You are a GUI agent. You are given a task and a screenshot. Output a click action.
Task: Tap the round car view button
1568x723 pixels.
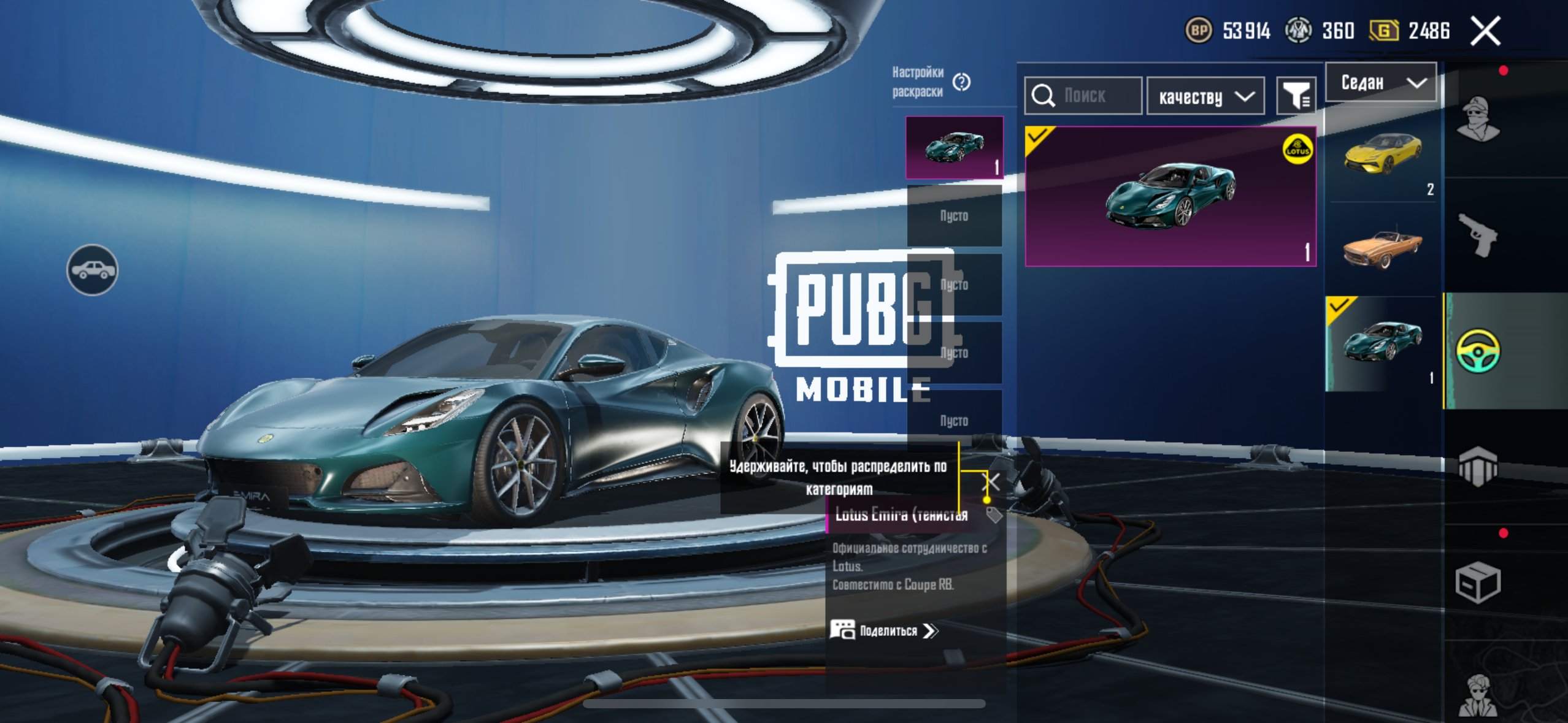(93, 270)
